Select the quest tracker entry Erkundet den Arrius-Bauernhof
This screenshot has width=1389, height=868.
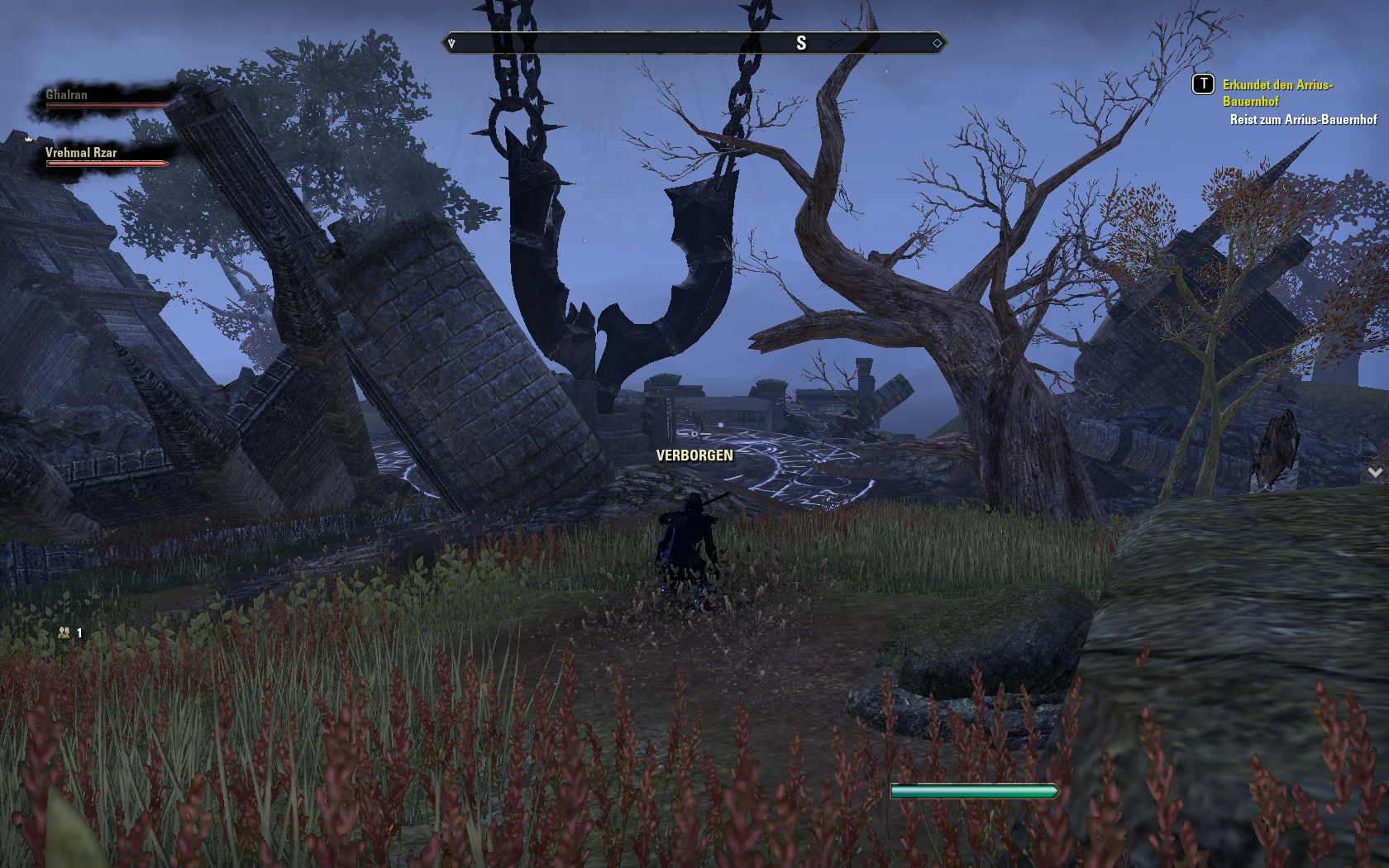point(1277,93)
